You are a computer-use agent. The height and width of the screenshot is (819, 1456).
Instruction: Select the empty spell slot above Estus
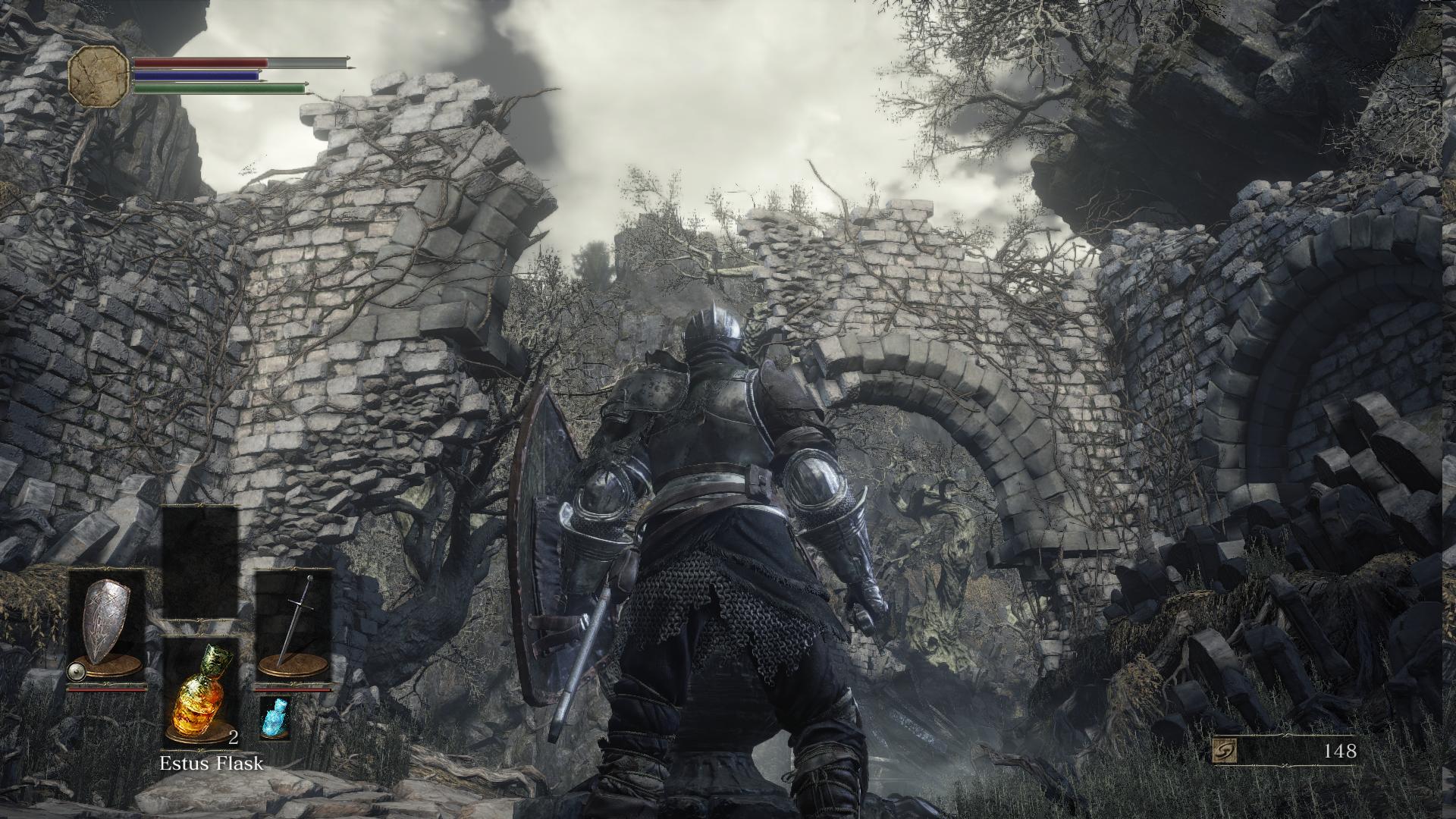click(199, 563)
